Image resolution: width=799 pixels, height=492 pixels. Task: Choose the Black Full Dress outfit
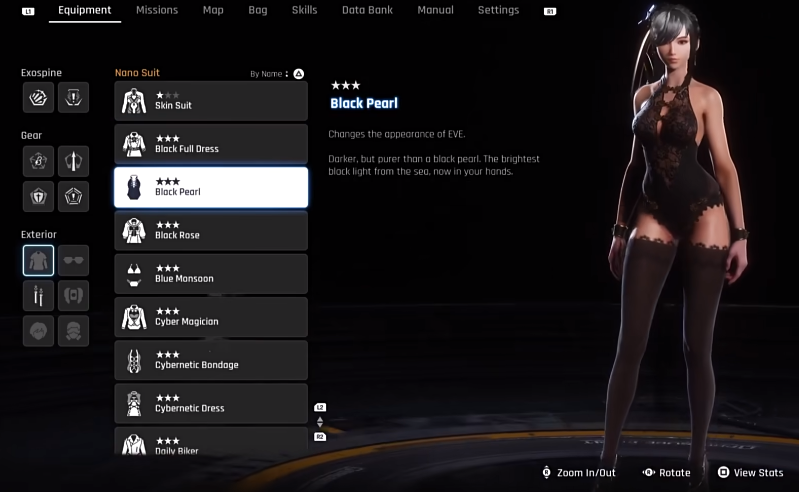click(x=211, y=144)
